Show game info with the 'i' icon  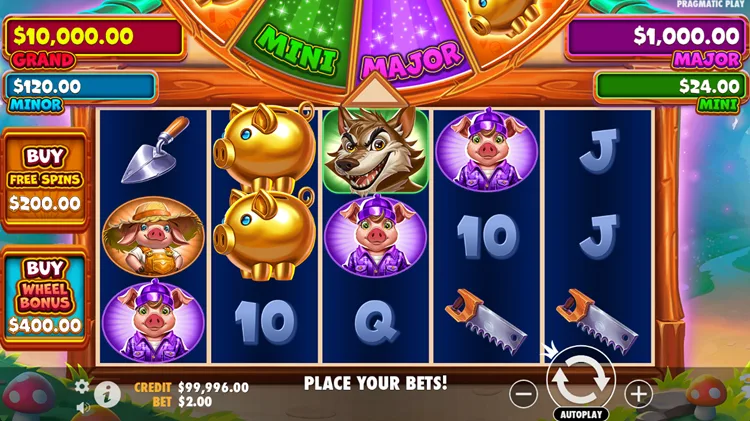107,394
